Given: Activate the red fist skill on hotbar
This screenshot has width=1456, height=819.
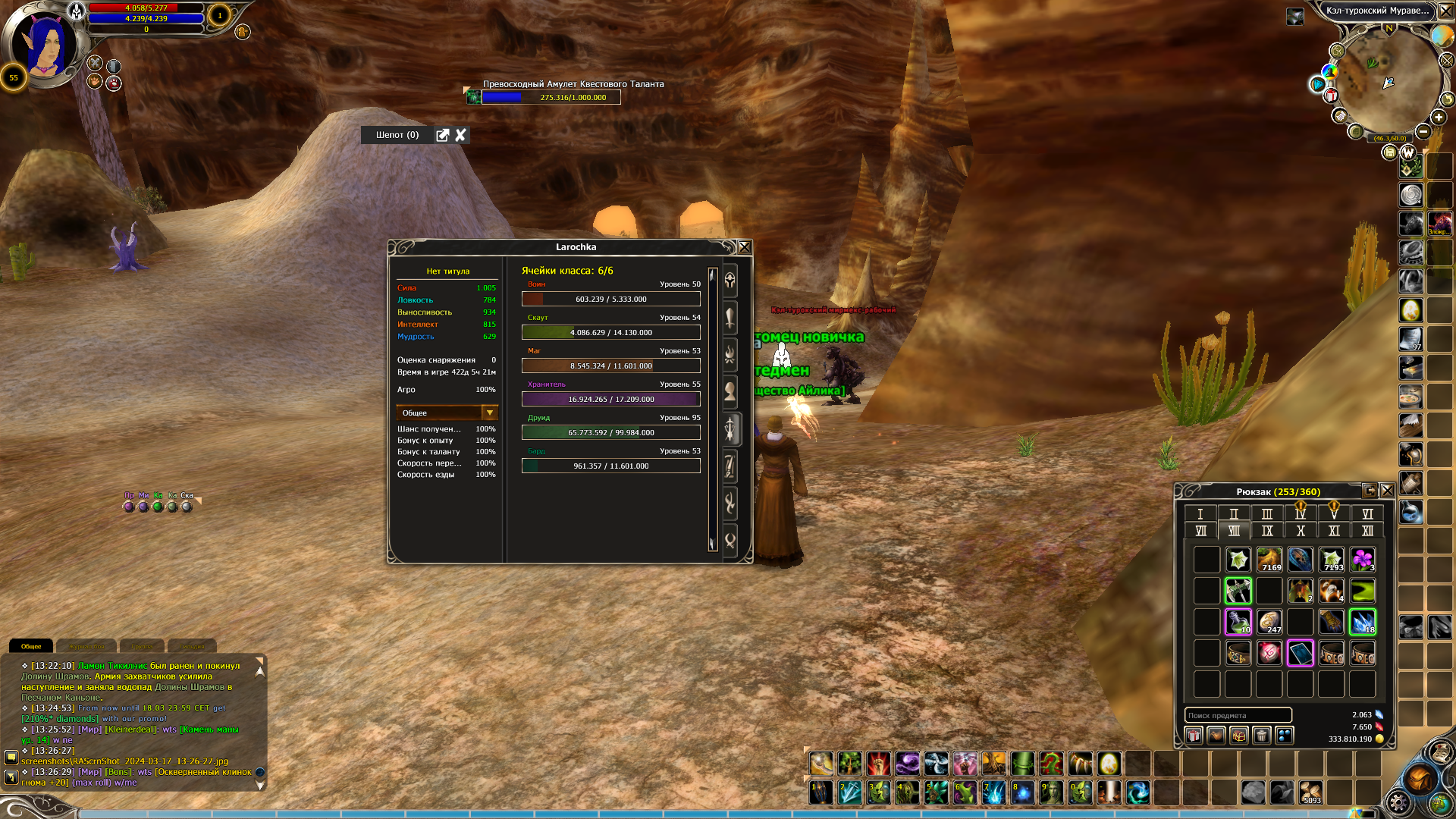Looking at the screenshot, I should [879, 763].
